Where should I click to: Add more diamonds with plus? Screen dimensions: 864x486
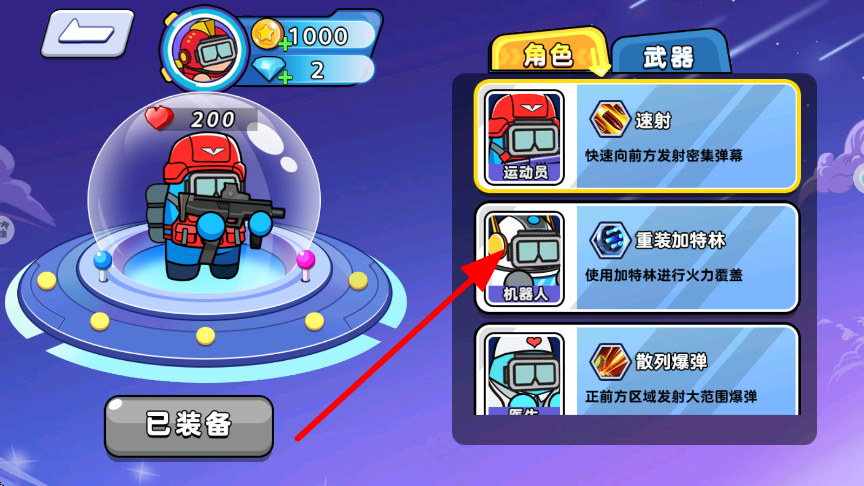click(285, 74)
